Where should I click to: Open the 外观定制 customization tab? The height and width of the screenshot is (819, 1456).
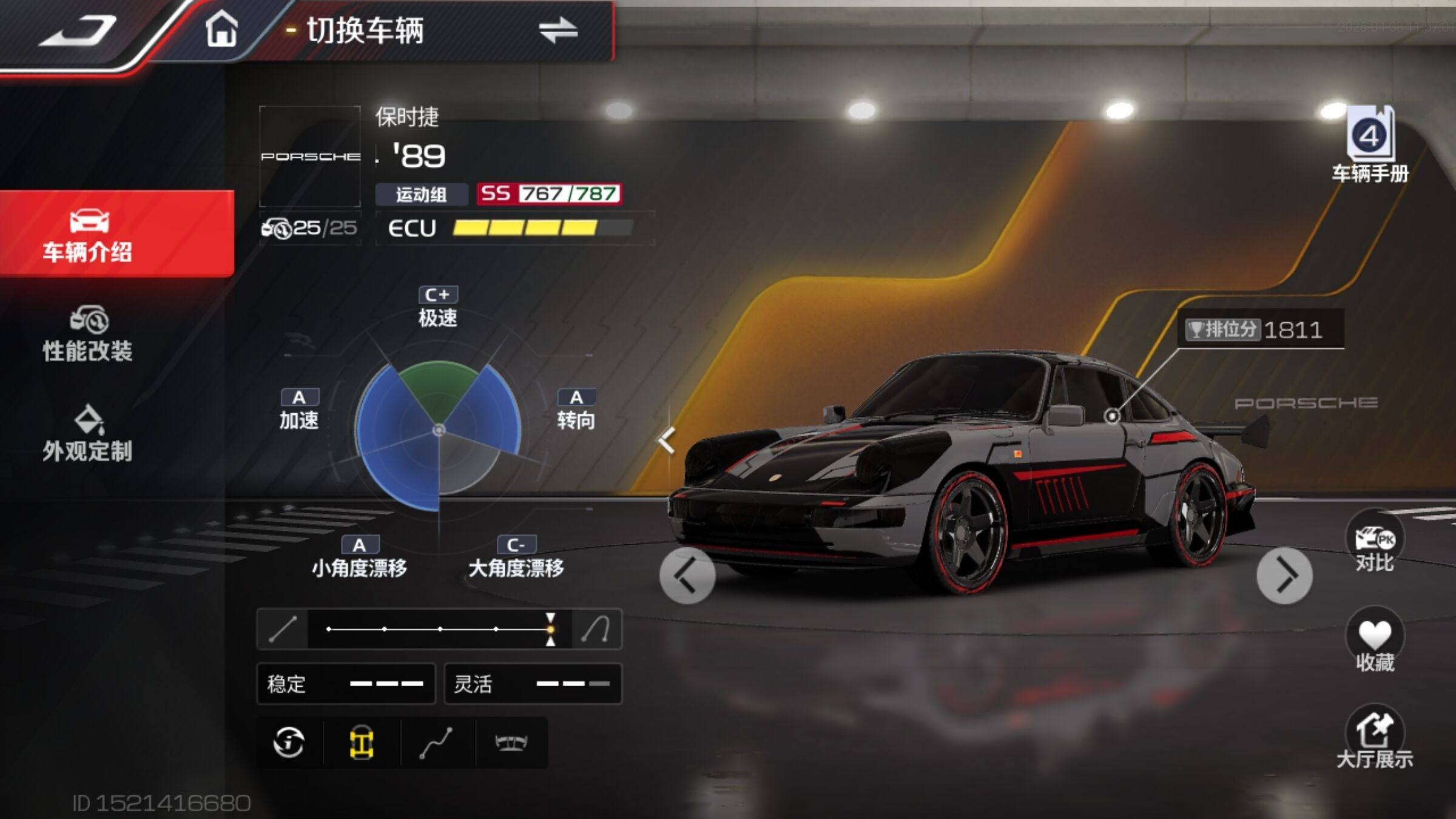pos(88,434)
